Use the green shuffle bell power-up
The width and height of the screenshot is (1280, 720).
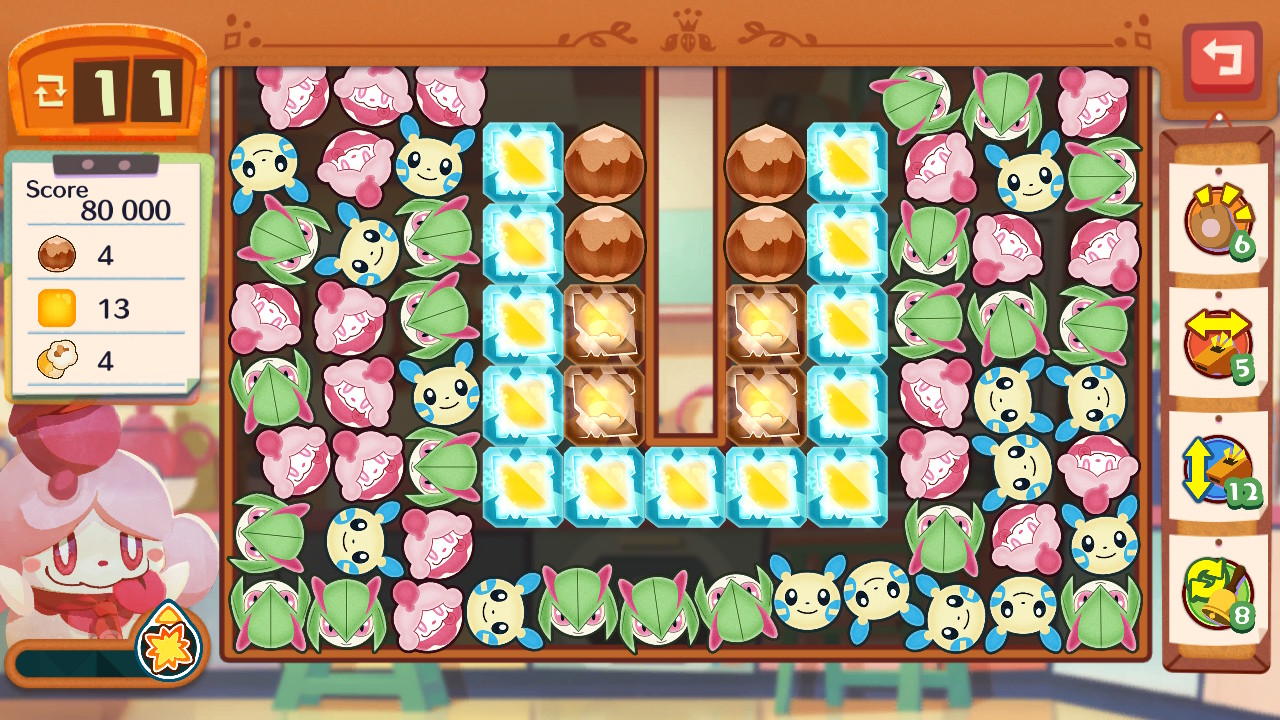[1217, 592]
